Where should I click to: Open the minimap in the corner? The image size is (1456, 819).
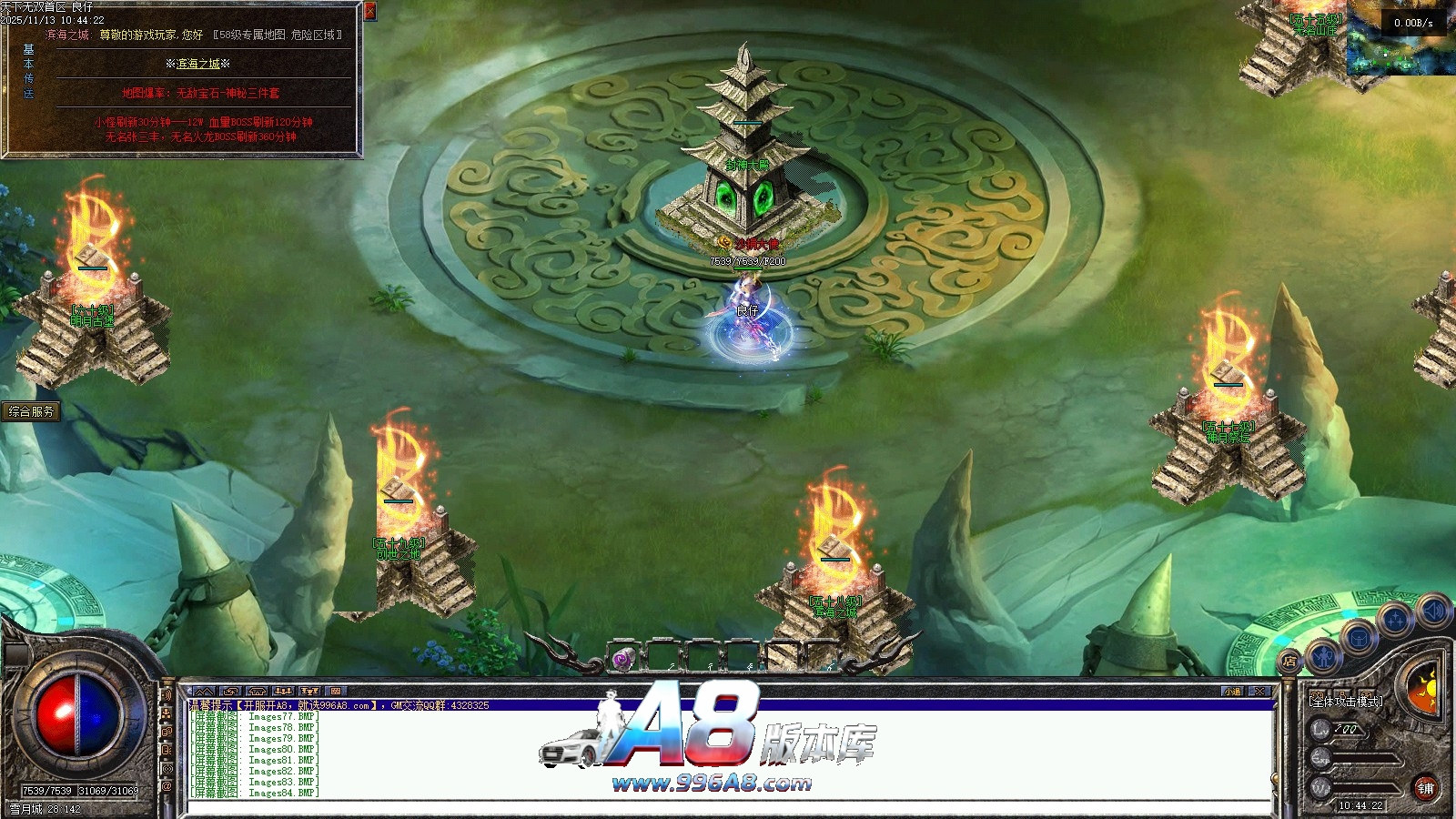tap(1401, 36)
